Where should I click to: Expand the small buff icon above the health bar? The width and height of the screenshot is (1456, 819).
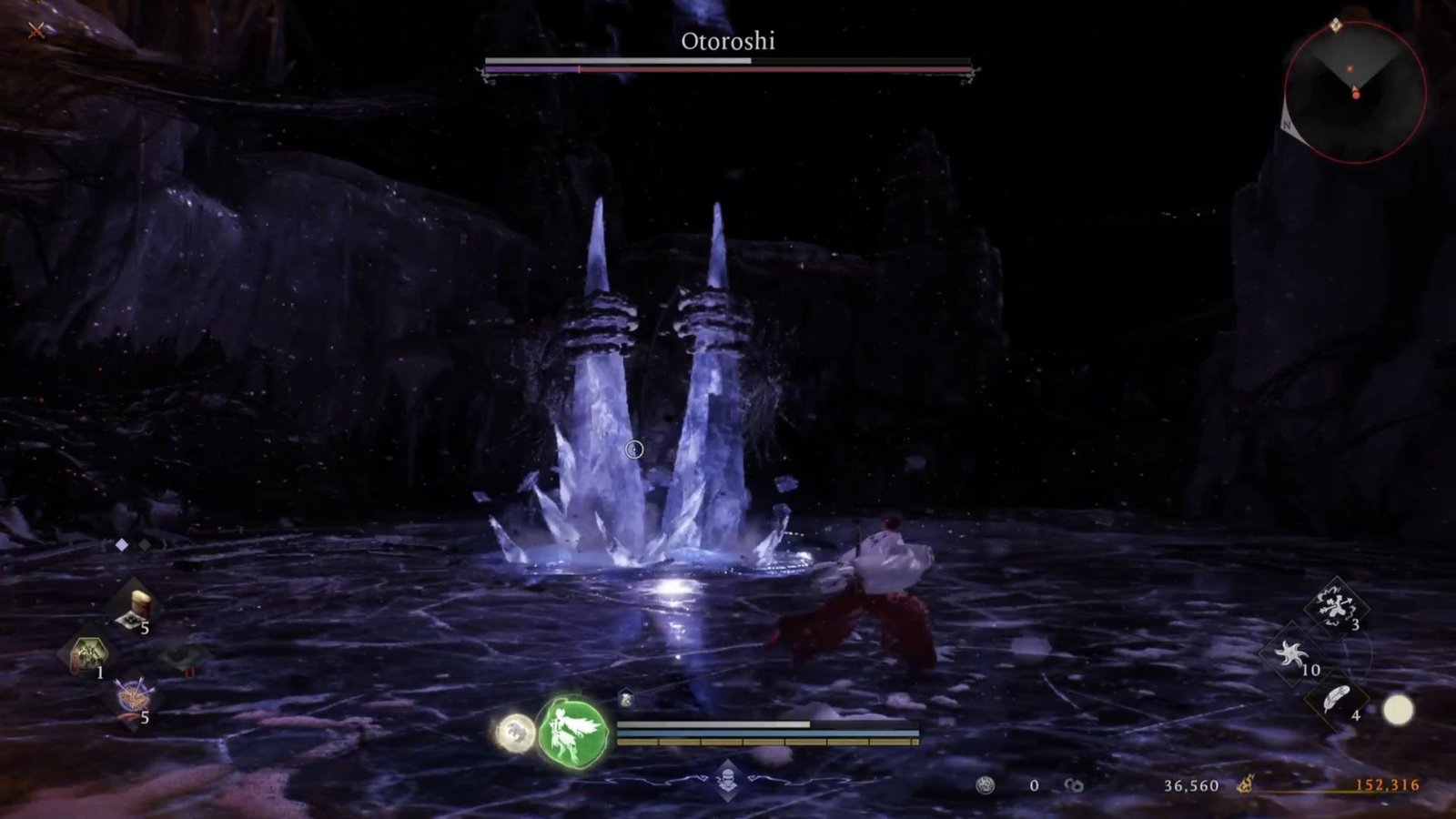pyautogui.click(x=628, y=696)
